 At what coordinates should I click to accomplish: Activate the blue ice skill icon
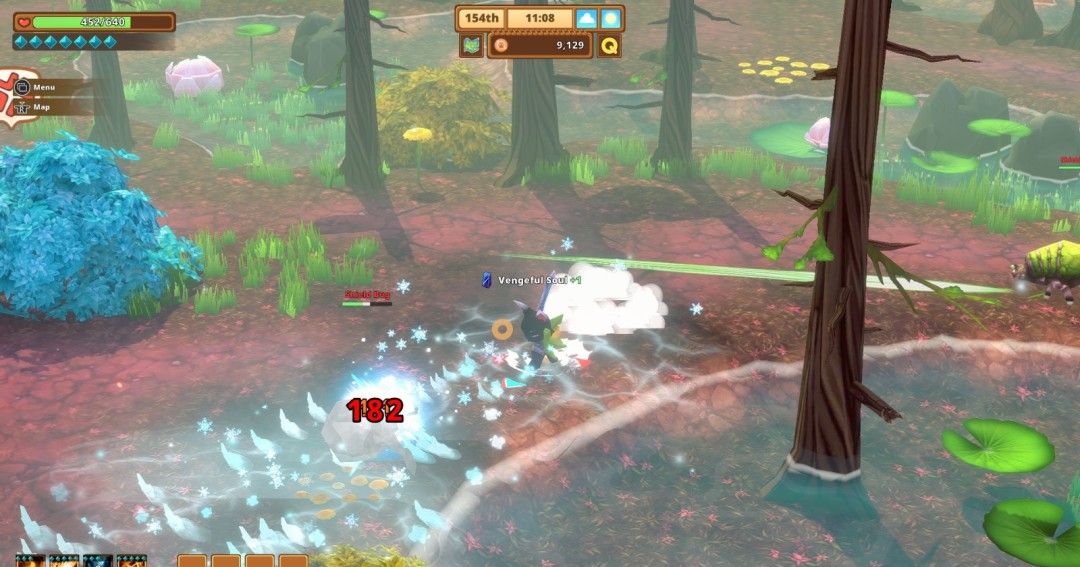[x=98, y=561]
